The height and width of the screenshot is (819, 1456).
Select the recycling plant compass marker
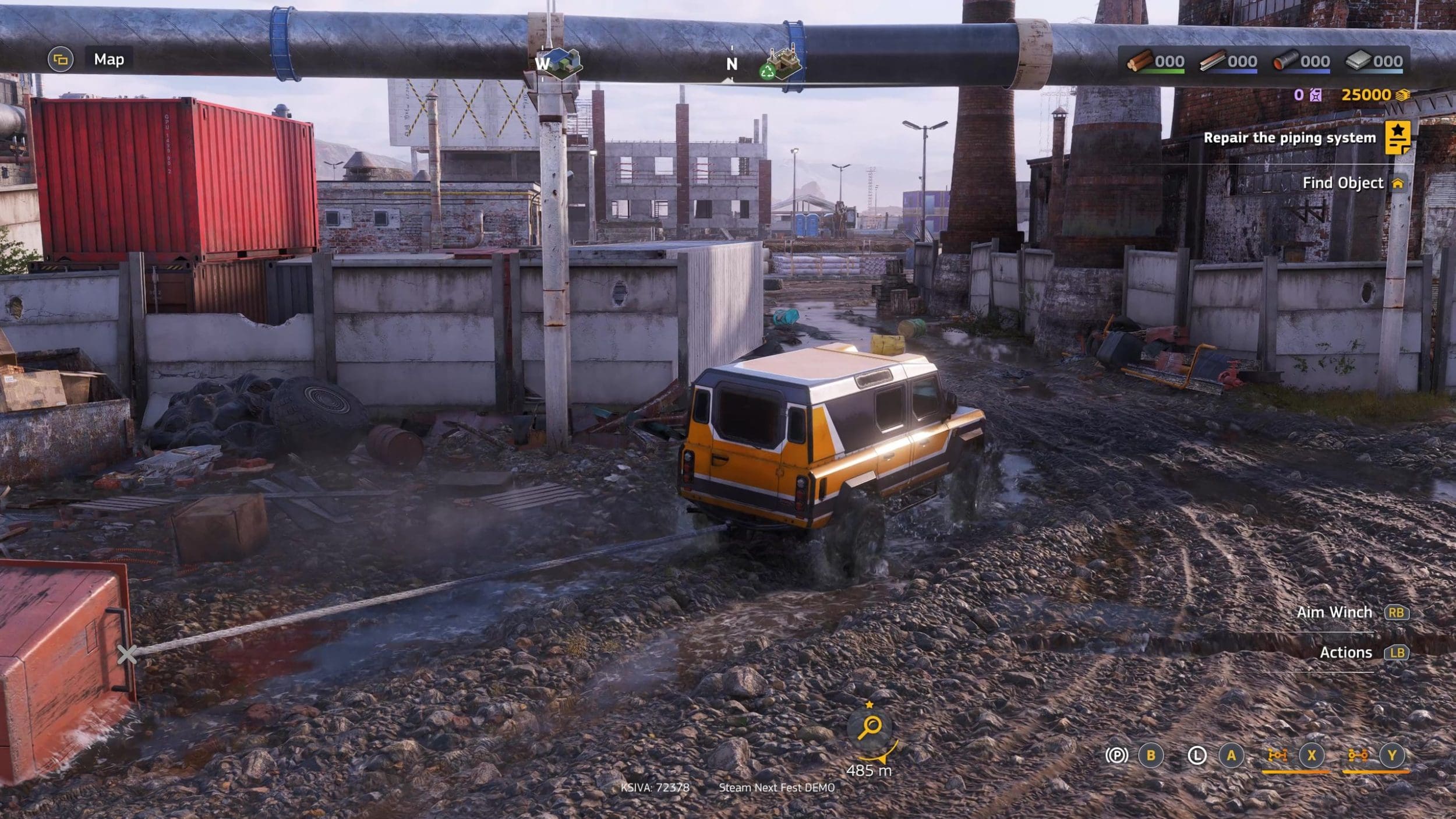pyautogui.click(x=780, y=64)
